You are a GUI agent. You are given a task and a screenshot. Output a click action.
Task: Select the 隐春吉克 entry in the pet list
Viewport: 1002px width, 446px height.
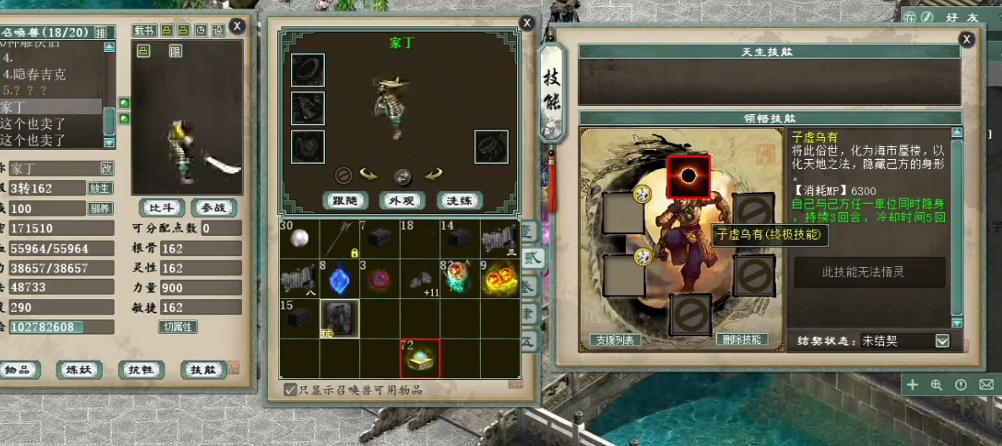click(36, 74)
